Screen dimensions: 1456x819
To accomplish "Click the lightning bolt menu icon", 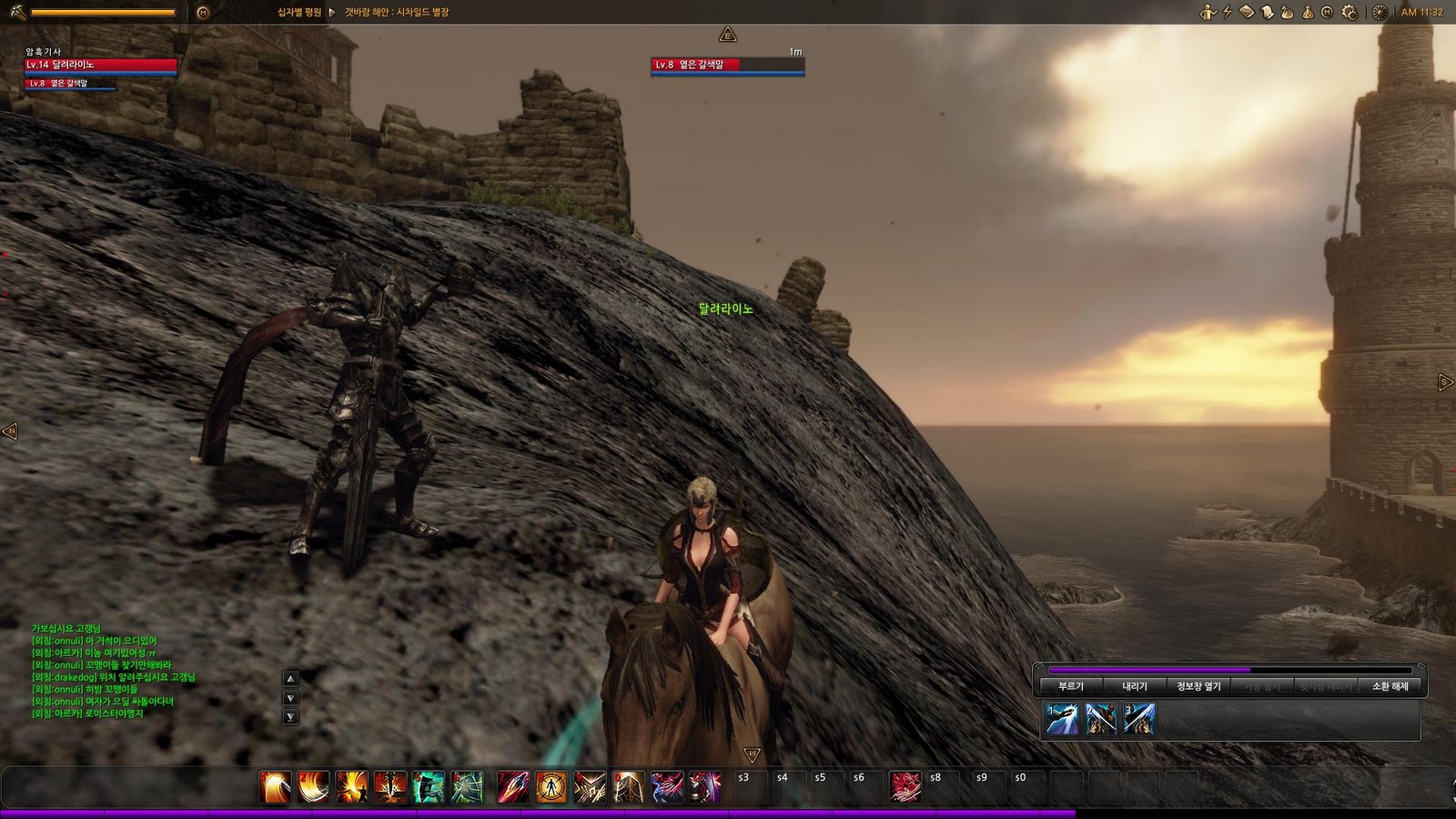I will [1227, 13].
